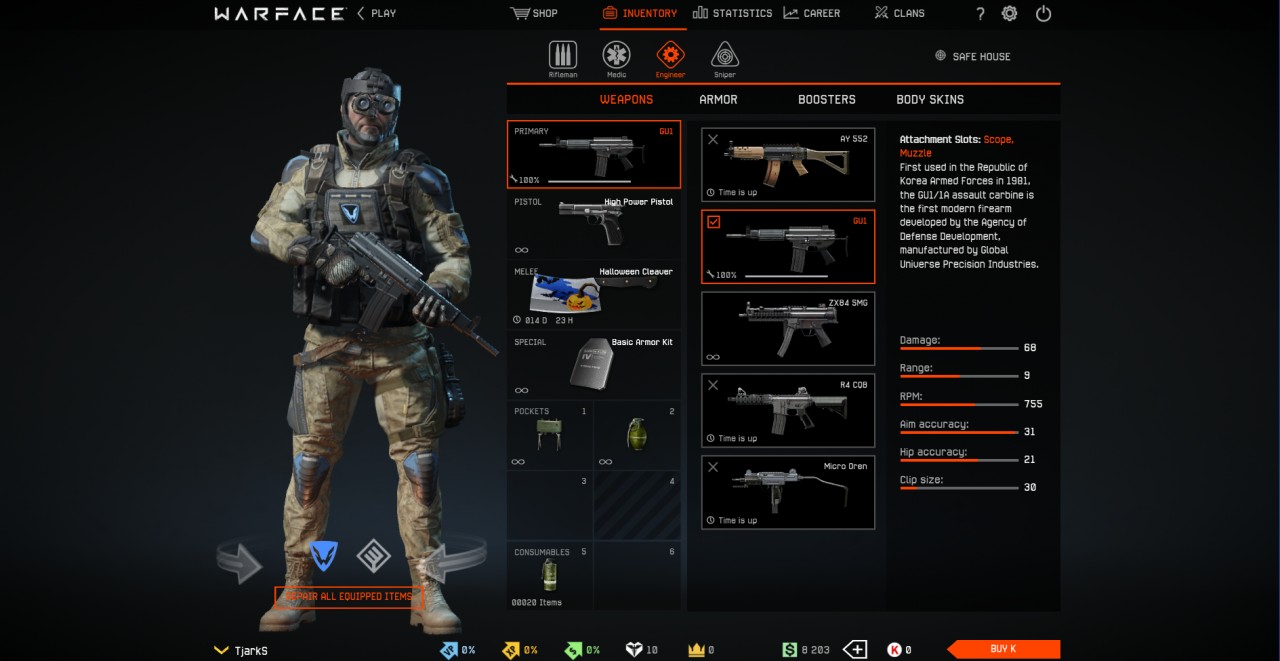Select the High Power Pistol slot

[594, 226]
